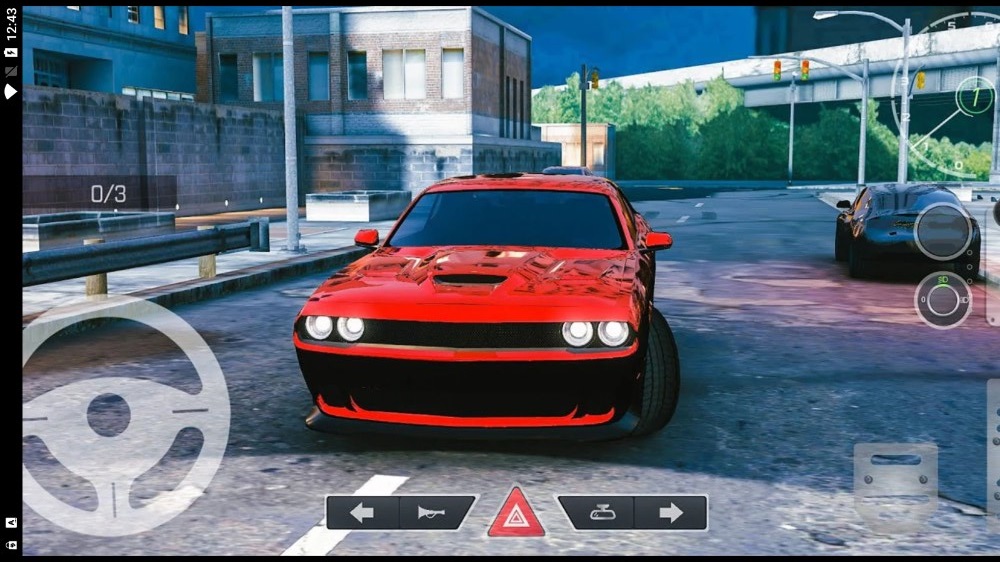Viewport: 1000px width, 562px height.
Task: Toggle the red hazard lights triangle
Action: (516, 514)
